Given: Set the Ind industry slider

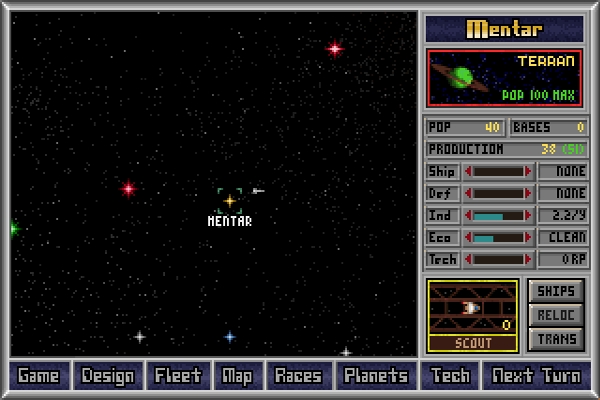Looking at the screenshot, I should [x=498, y=215].
